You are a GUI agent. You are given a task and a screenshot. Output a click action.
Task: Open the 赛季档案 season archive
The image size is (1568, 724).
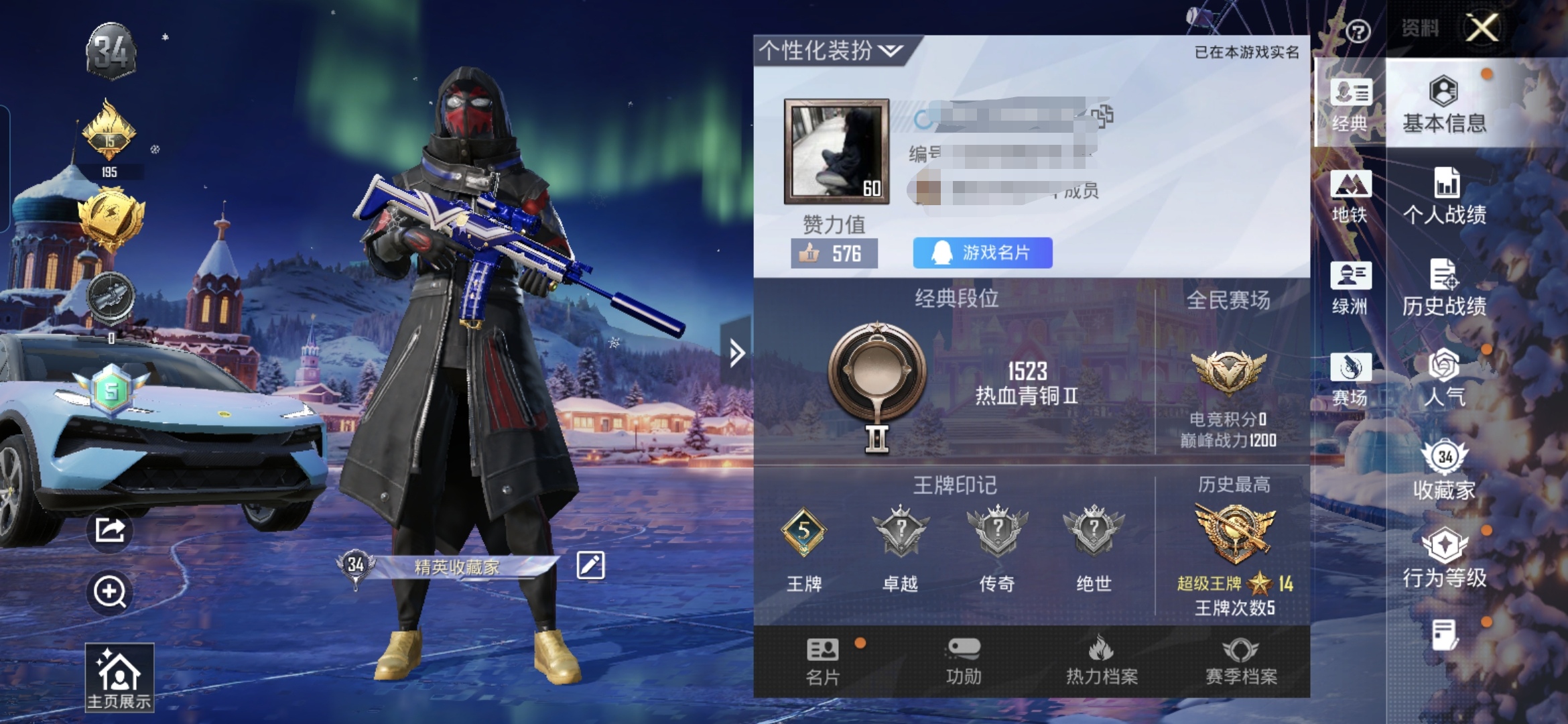1241,662
